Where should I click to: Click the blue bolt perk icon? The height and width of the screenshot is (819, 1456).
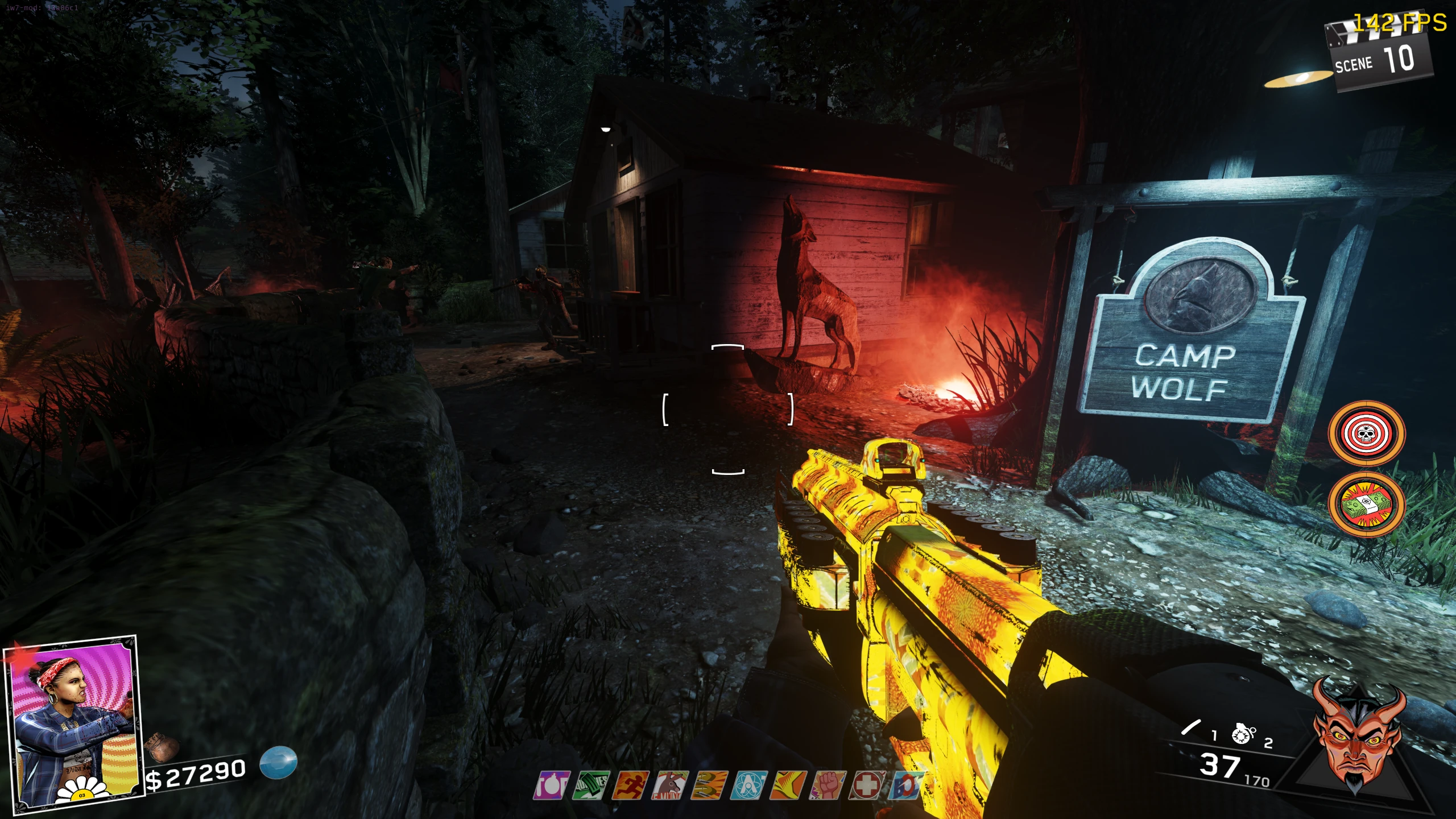pyautogui.click(x=905, y=785)
